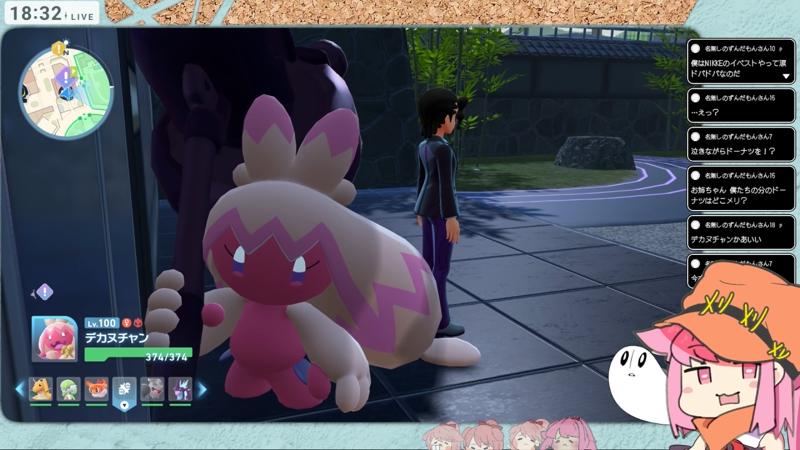Click the yellow exclamation marker above minimap
800x450 pixels.
(59, 48)
